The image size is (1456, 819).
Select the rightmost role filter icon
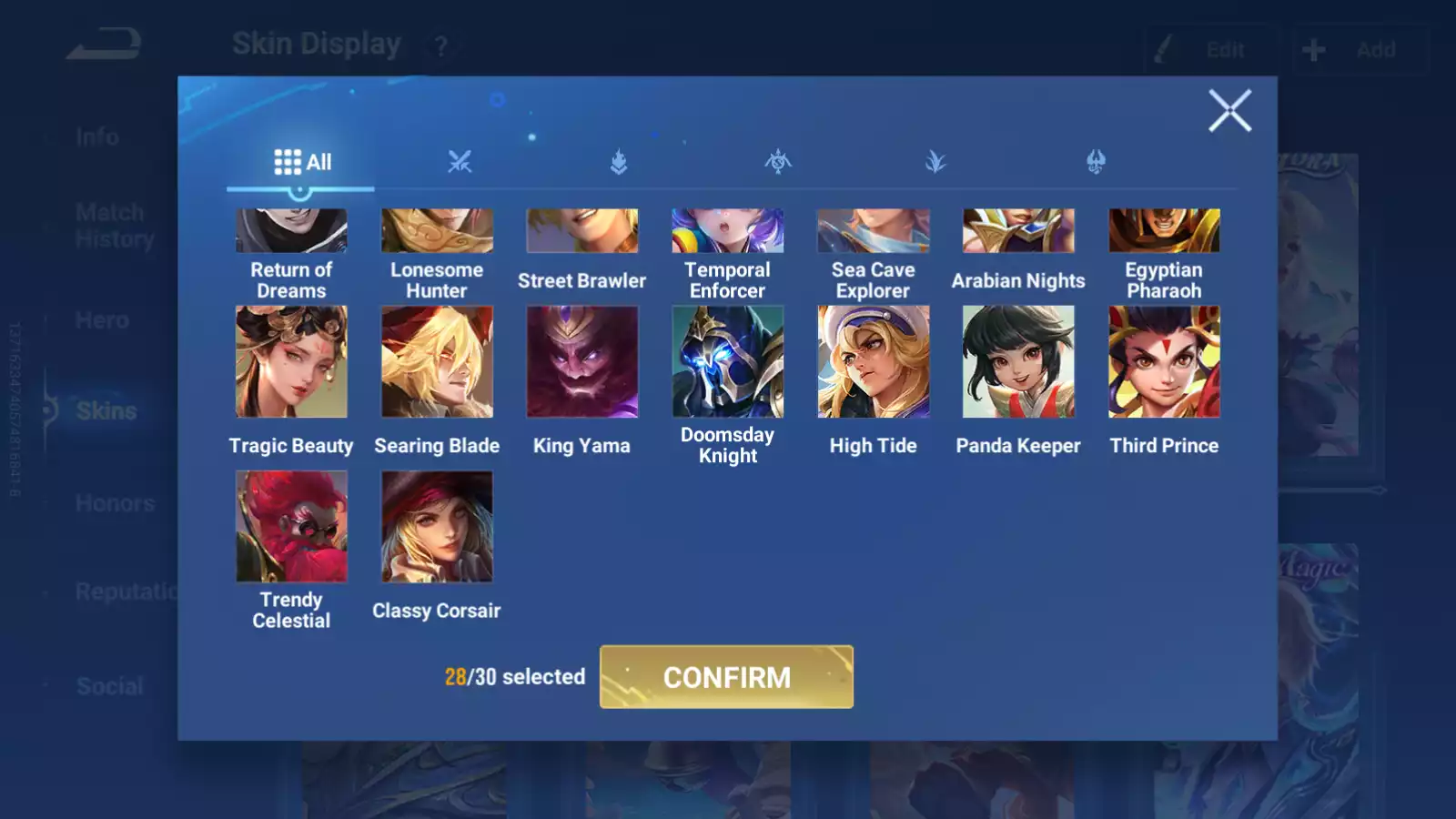tap(1096, 162)
